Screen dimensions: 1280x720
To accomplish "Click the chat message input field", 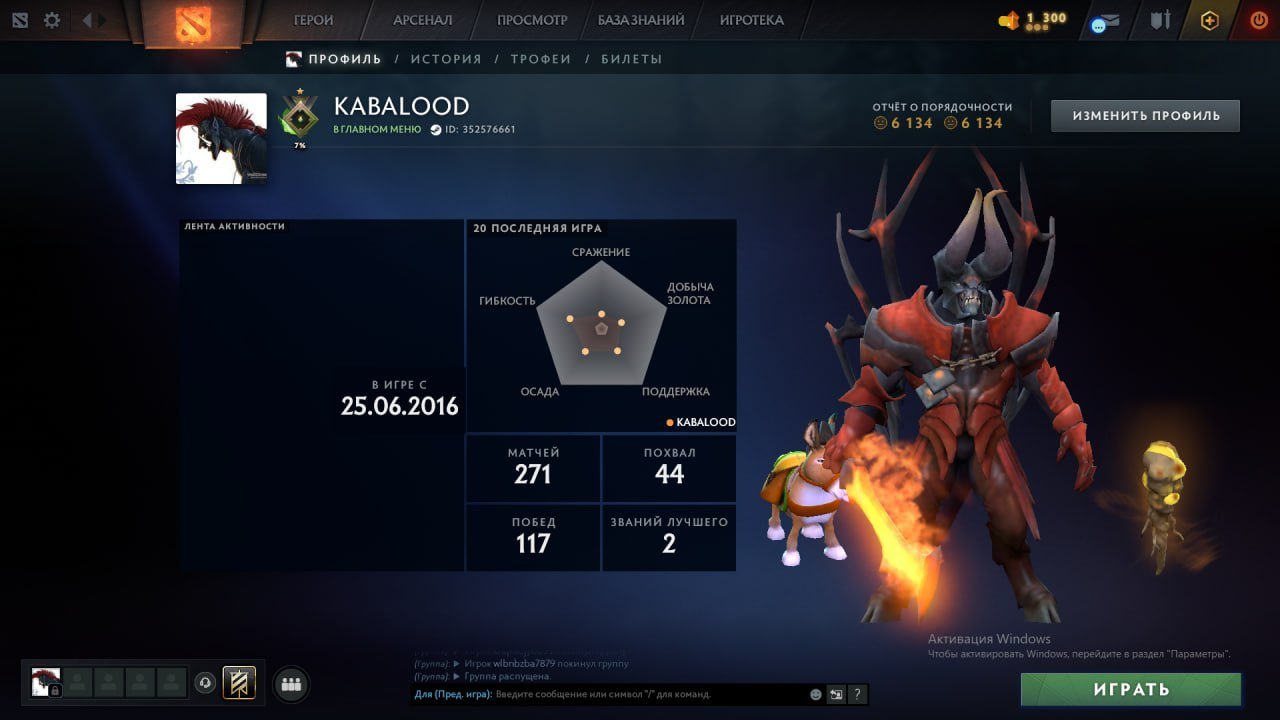I will [x=650, y=694].
